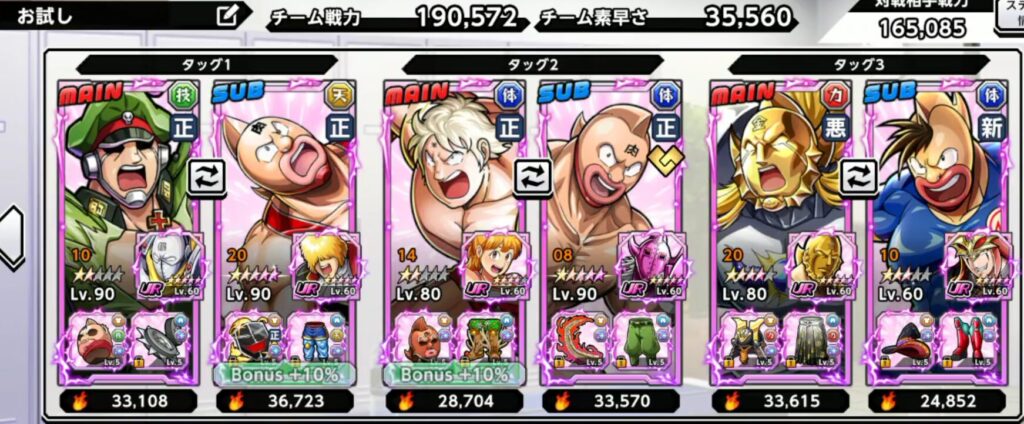Swap main and sub in Tag 1
This screenshot has width=1024, height=424.
206,177
